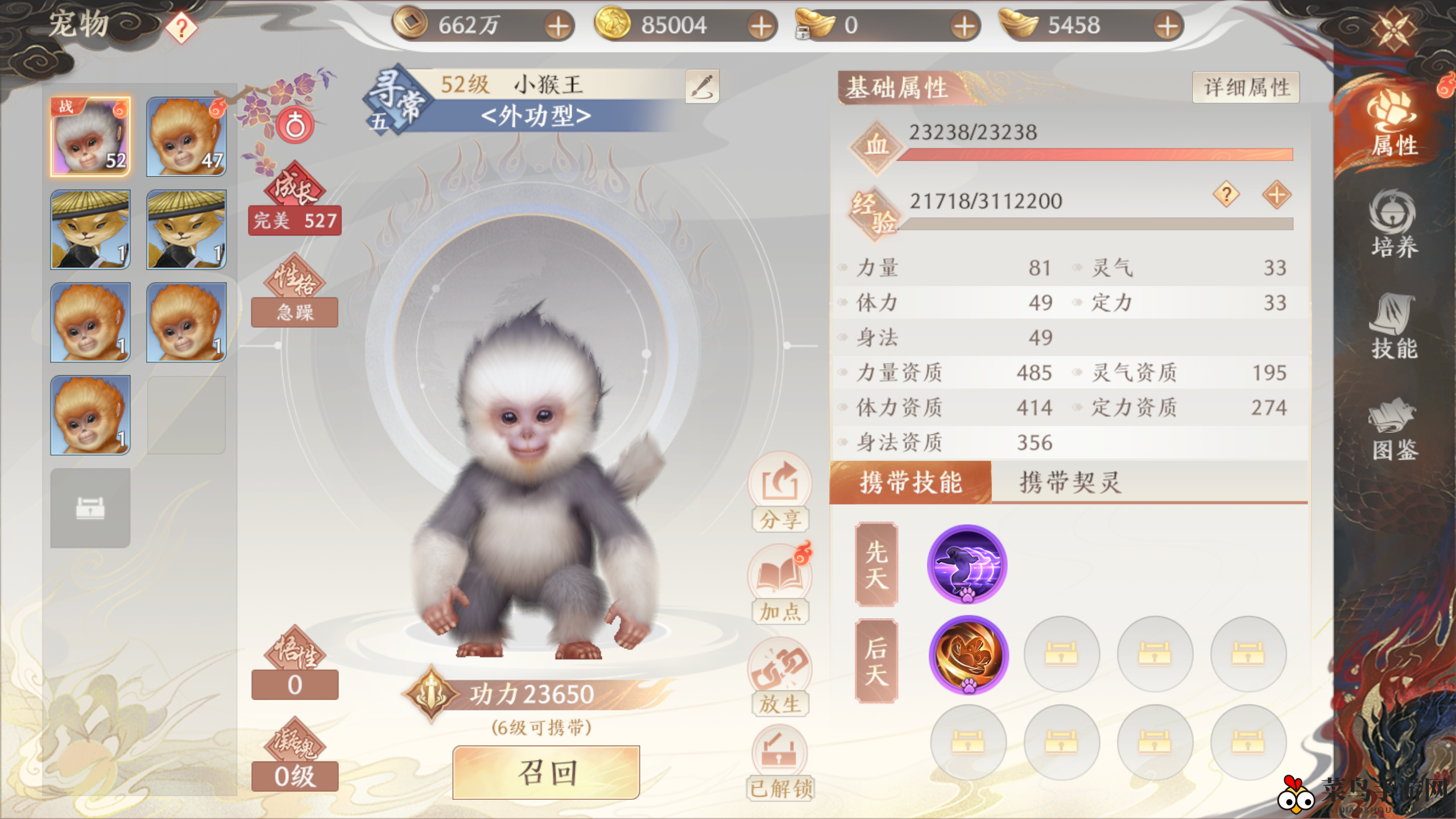Image resolution: width=1456 pixels, height=819 pixels.
Task: Add more of the 662万 copper currency
Action: (x=559, y=26)
